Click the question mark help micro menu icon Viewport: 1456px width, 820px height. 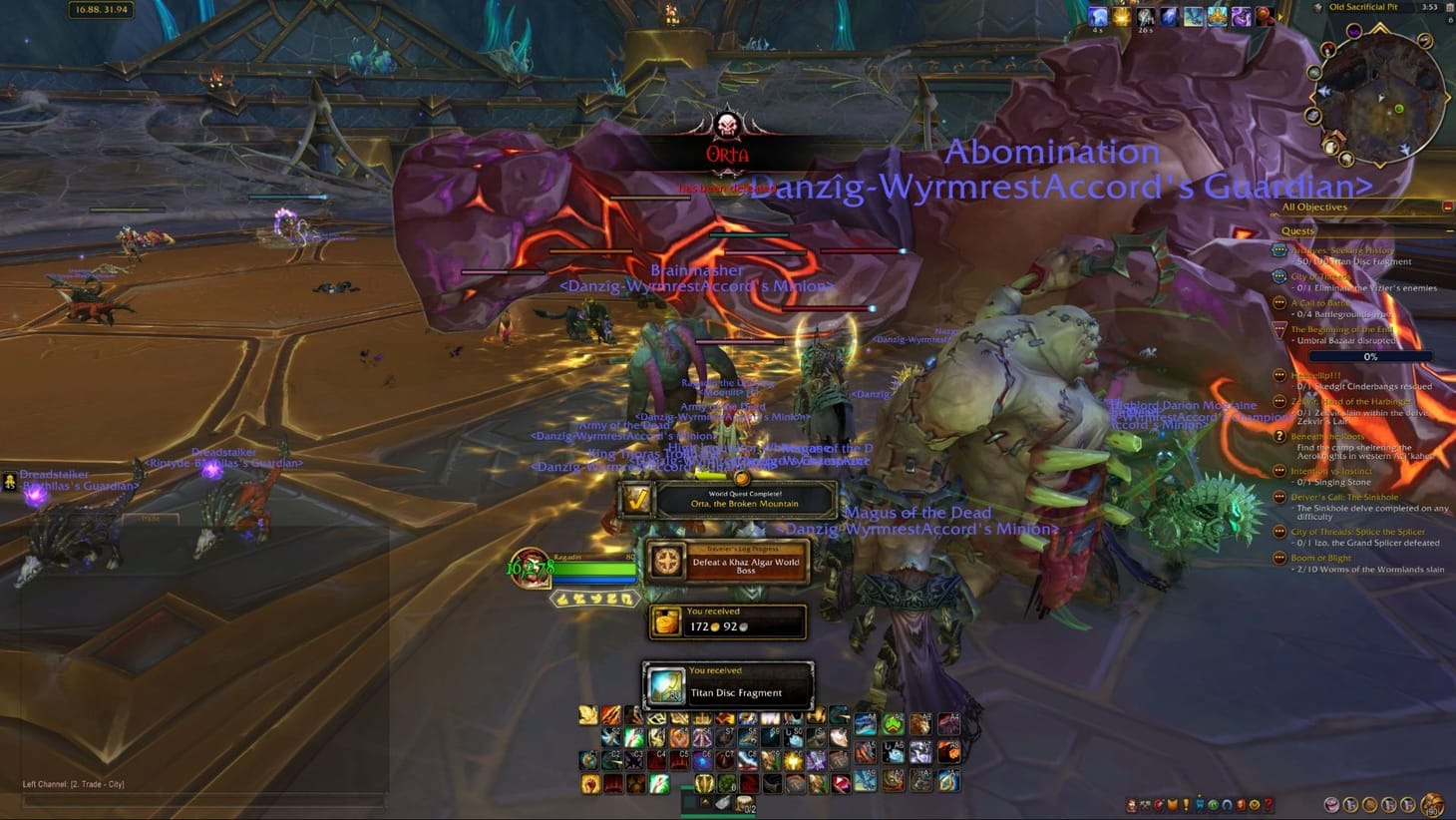pos(1269,803)
